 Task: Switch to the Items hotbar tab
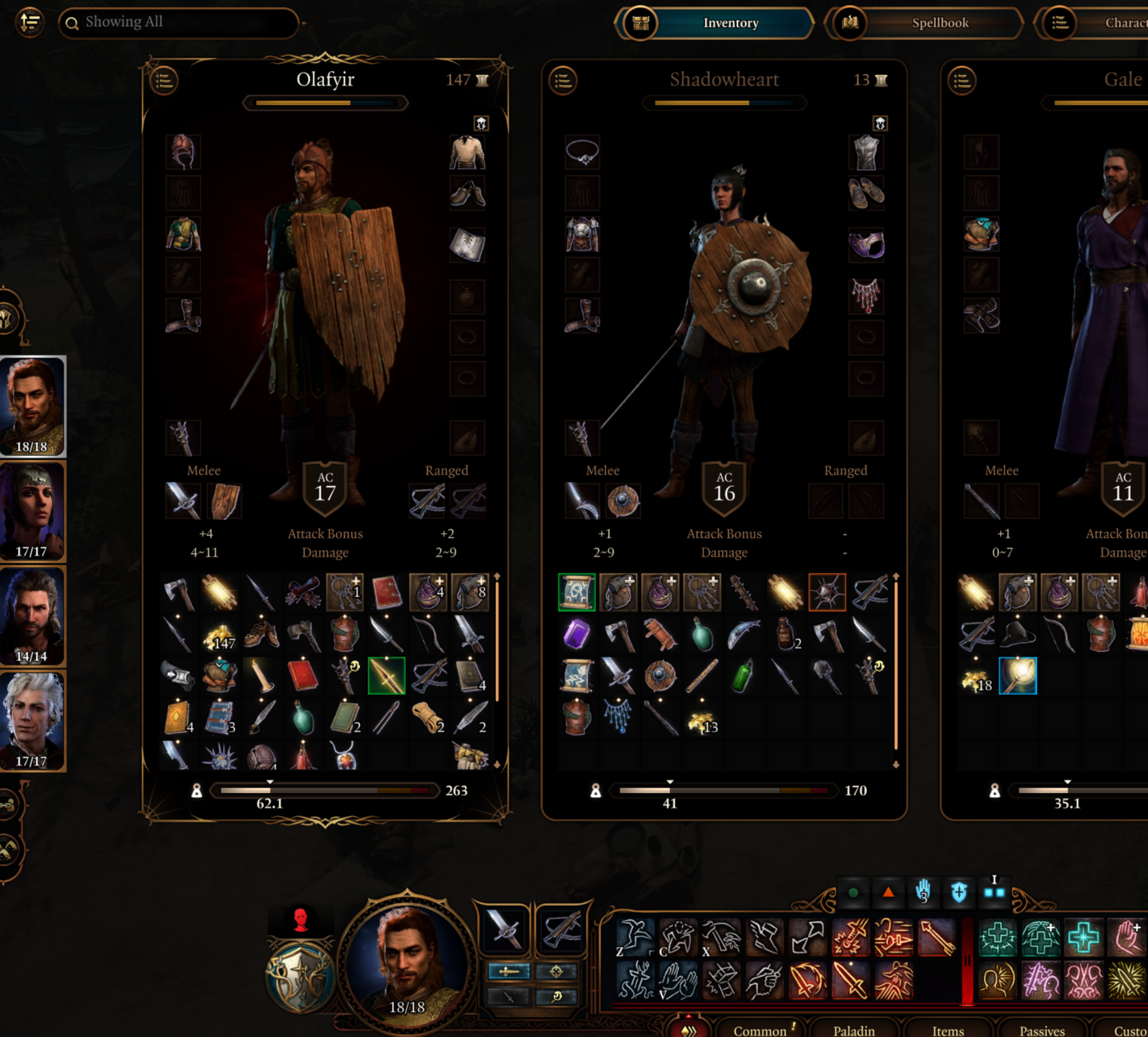948,1030
